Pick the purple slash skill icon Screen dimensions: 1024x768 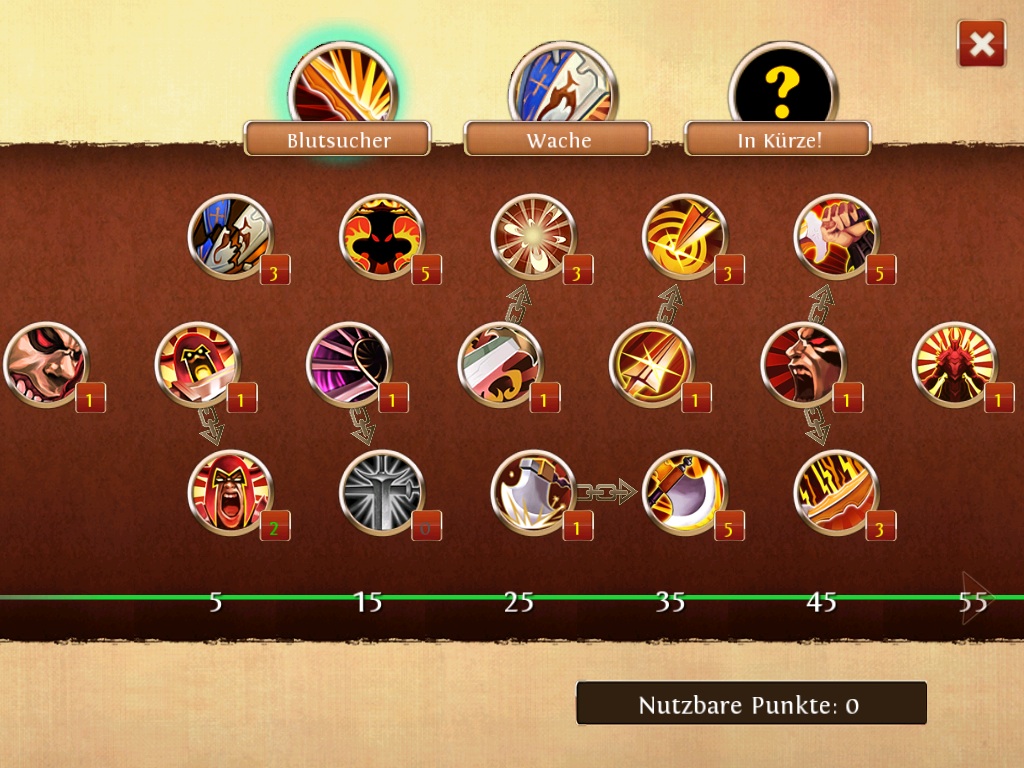(349, 364)
